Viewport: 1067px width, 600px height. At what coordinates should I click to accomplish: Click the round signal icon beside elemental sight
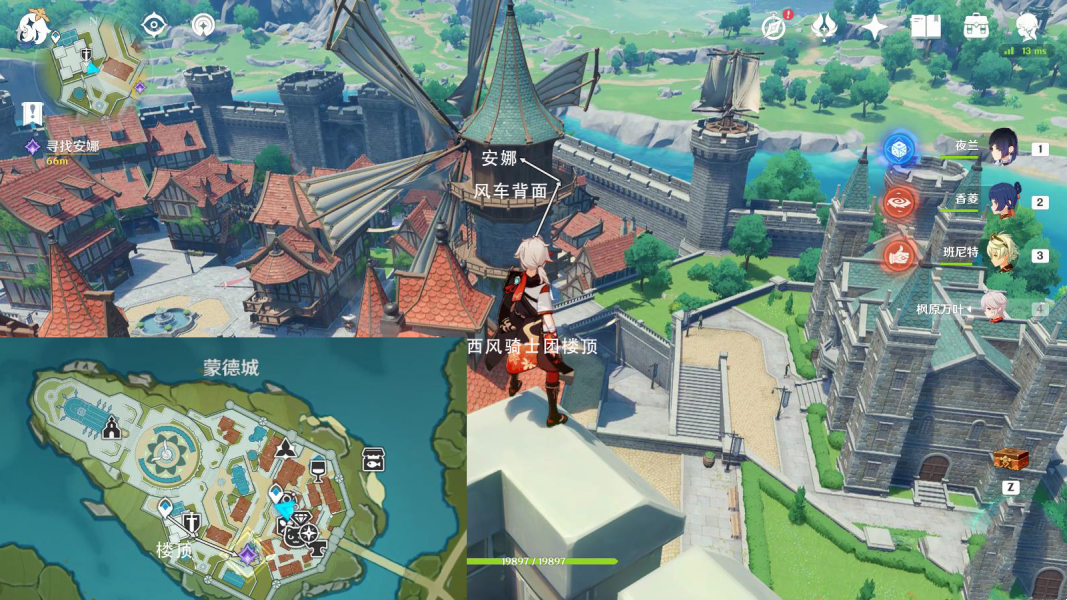[x=204, y=26]
